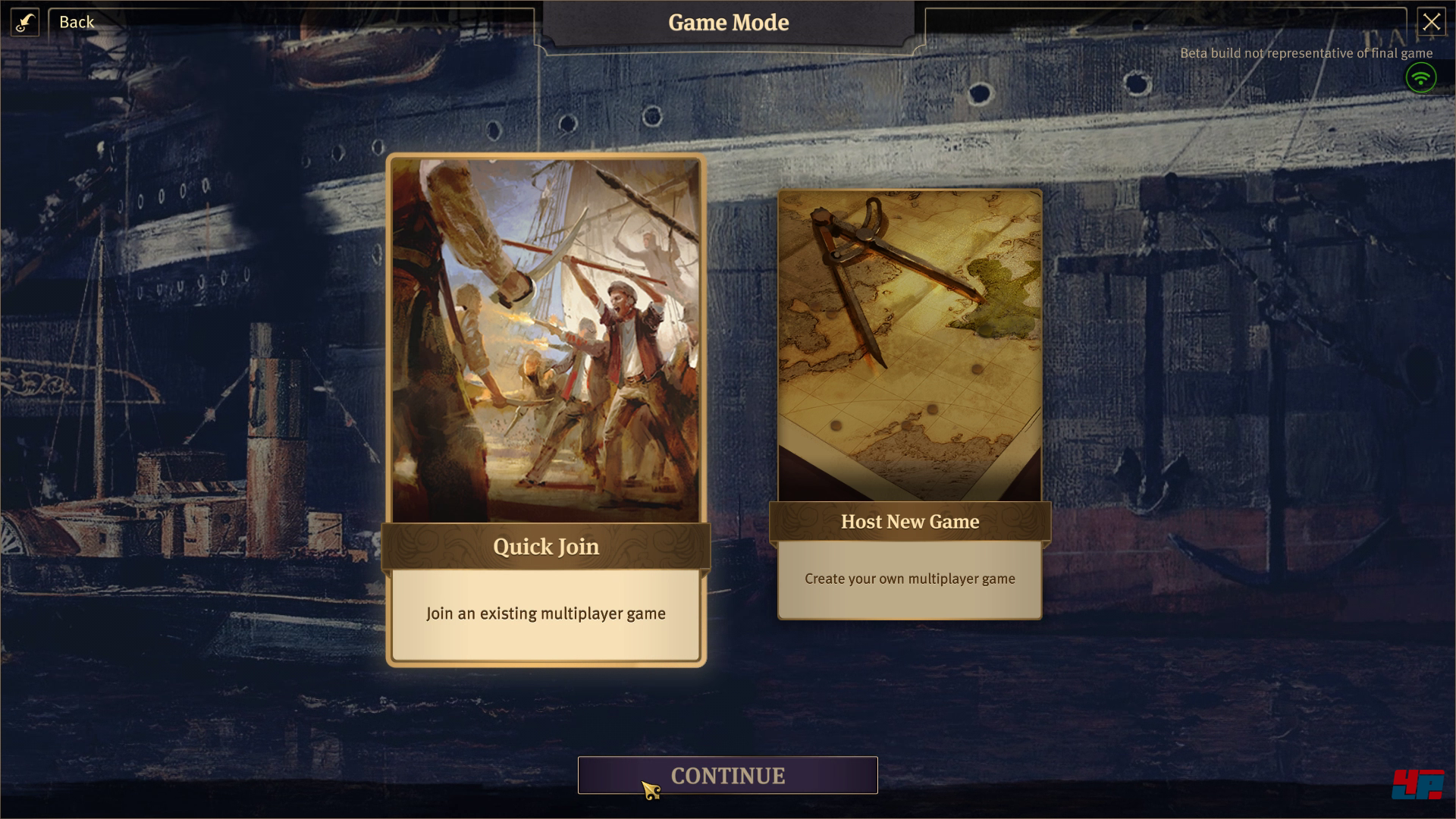Close the Game Mode screen
The height and width of the screenshot is (819, 1456).
click(x=1431, y=22)
